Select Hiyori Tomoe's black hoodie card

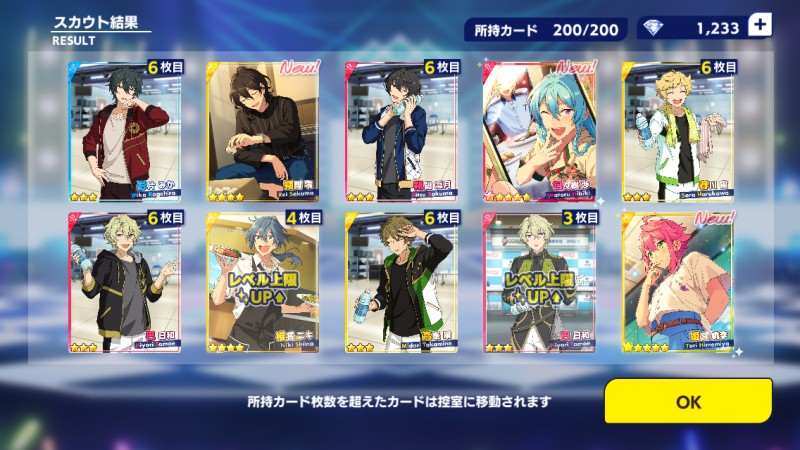click(125, 282)
